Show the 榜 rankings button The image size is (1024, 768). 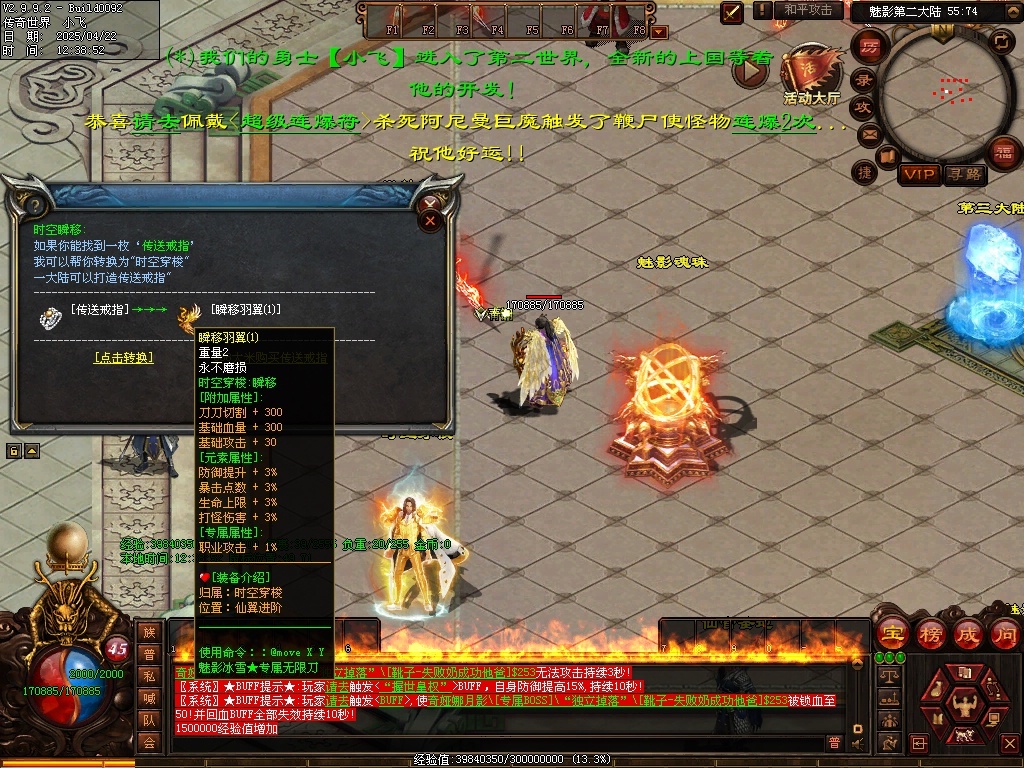pos(929,634)
